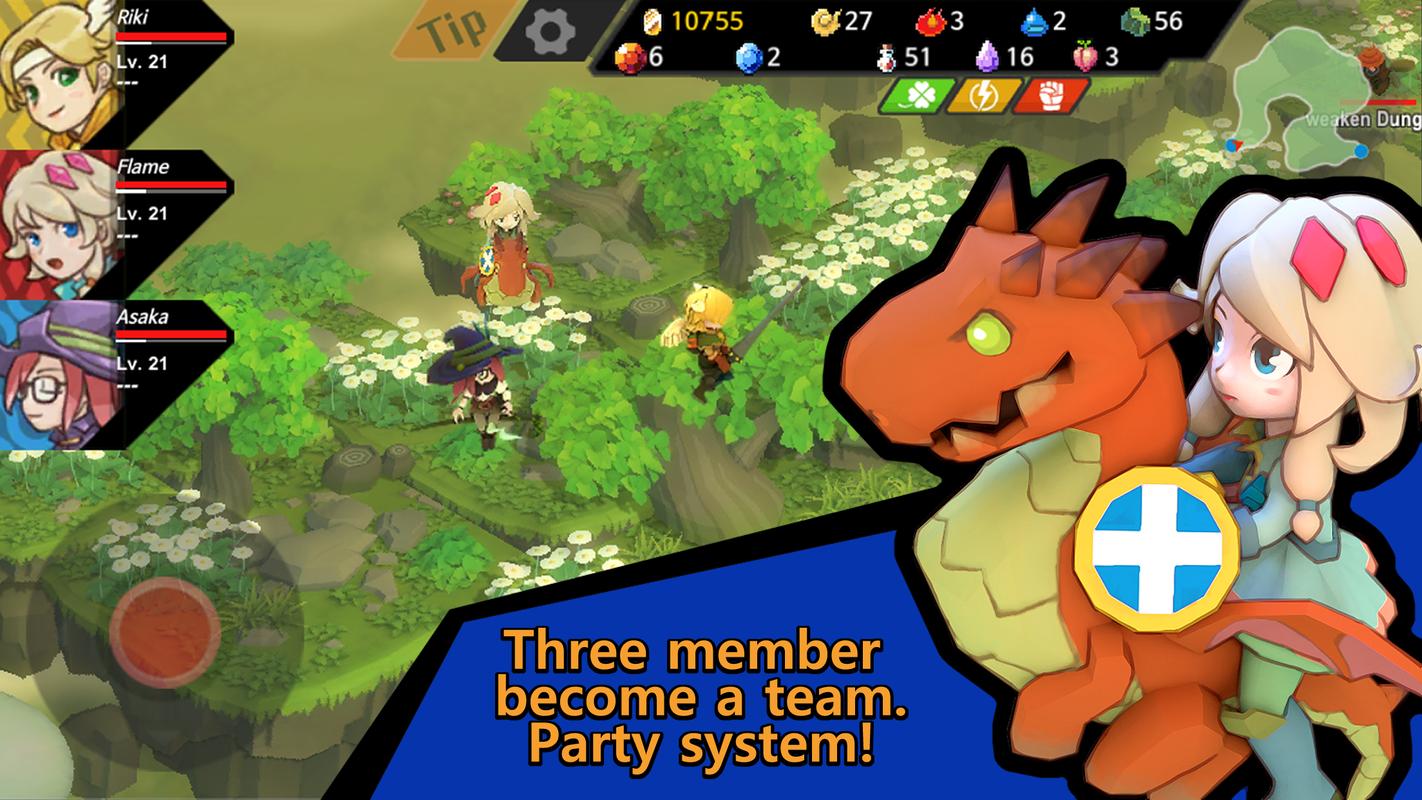Tap the red virtual joystick
The width and height of the screenshot is (1422, 800).
[165, 627]
